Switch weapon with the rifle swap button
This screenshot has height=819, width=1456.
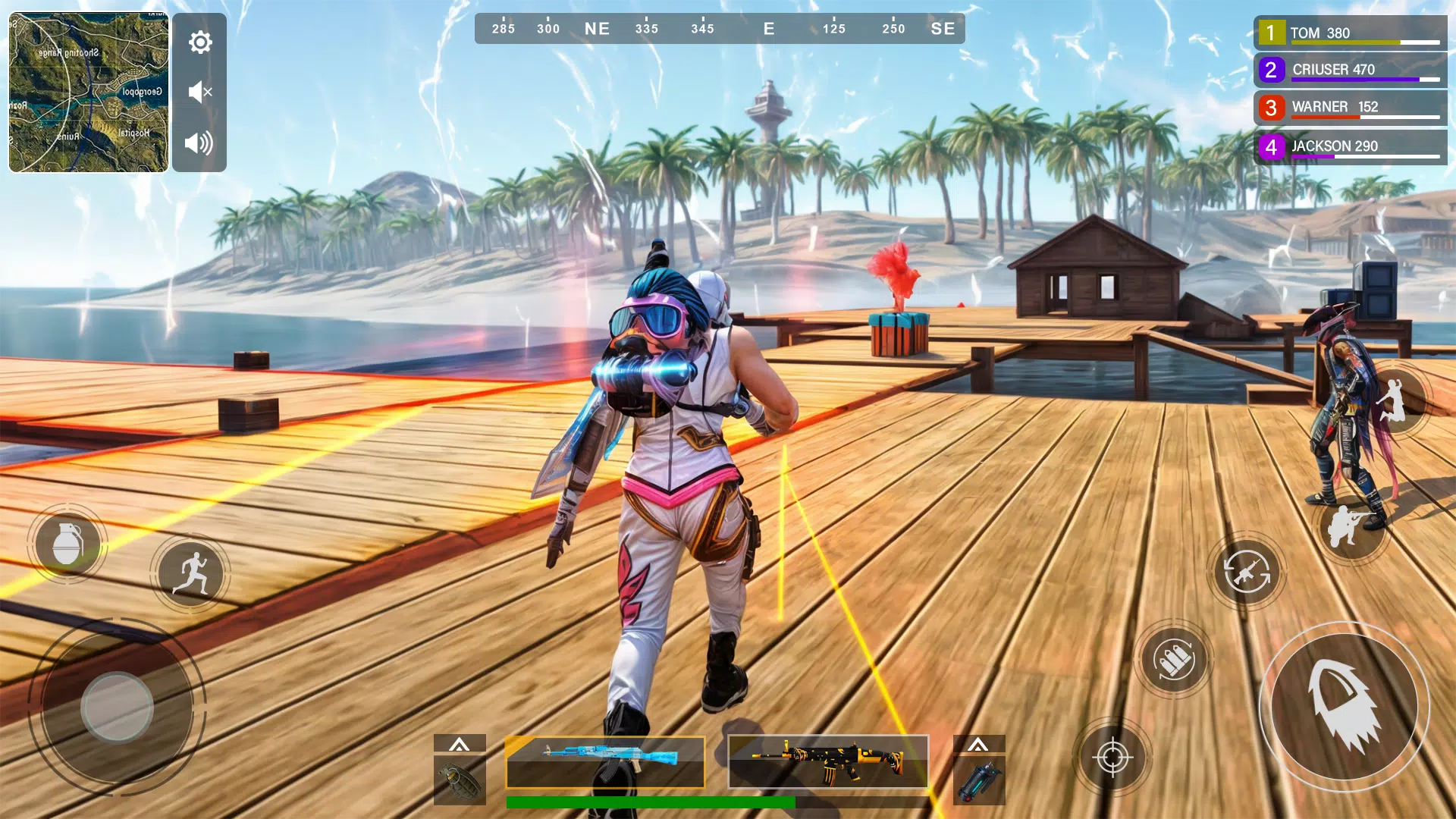(x=1246, y=572)
